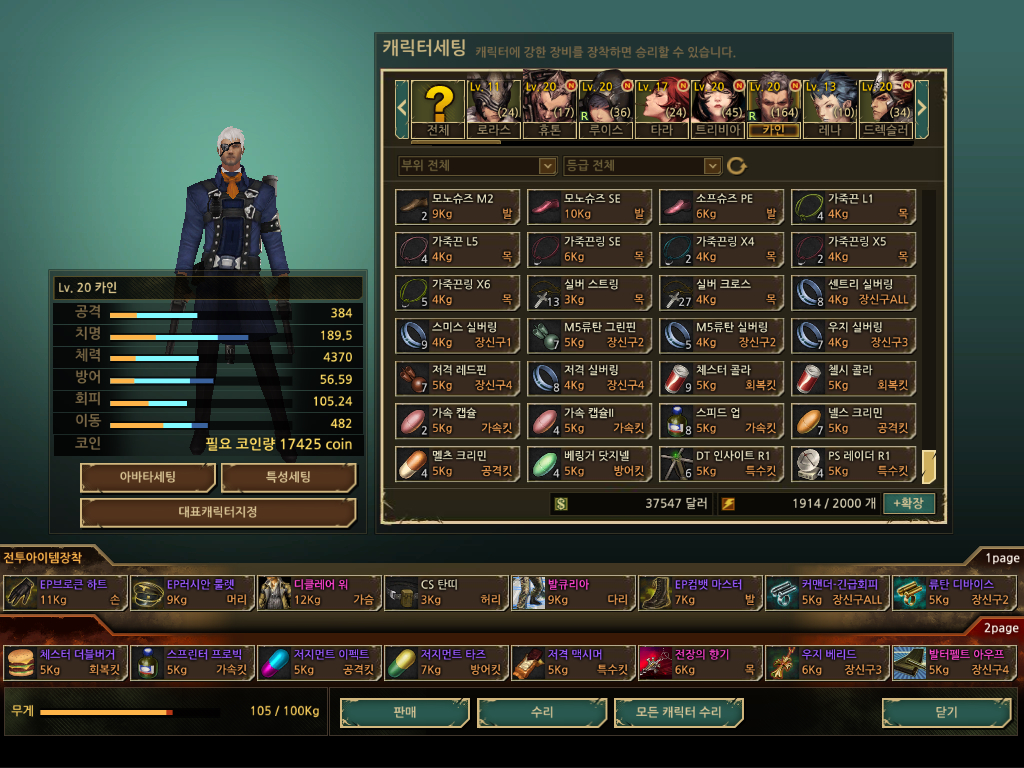Open the 아바타세팅 avatar settings
Screen dimensions: 1024x768
[148, 477]
